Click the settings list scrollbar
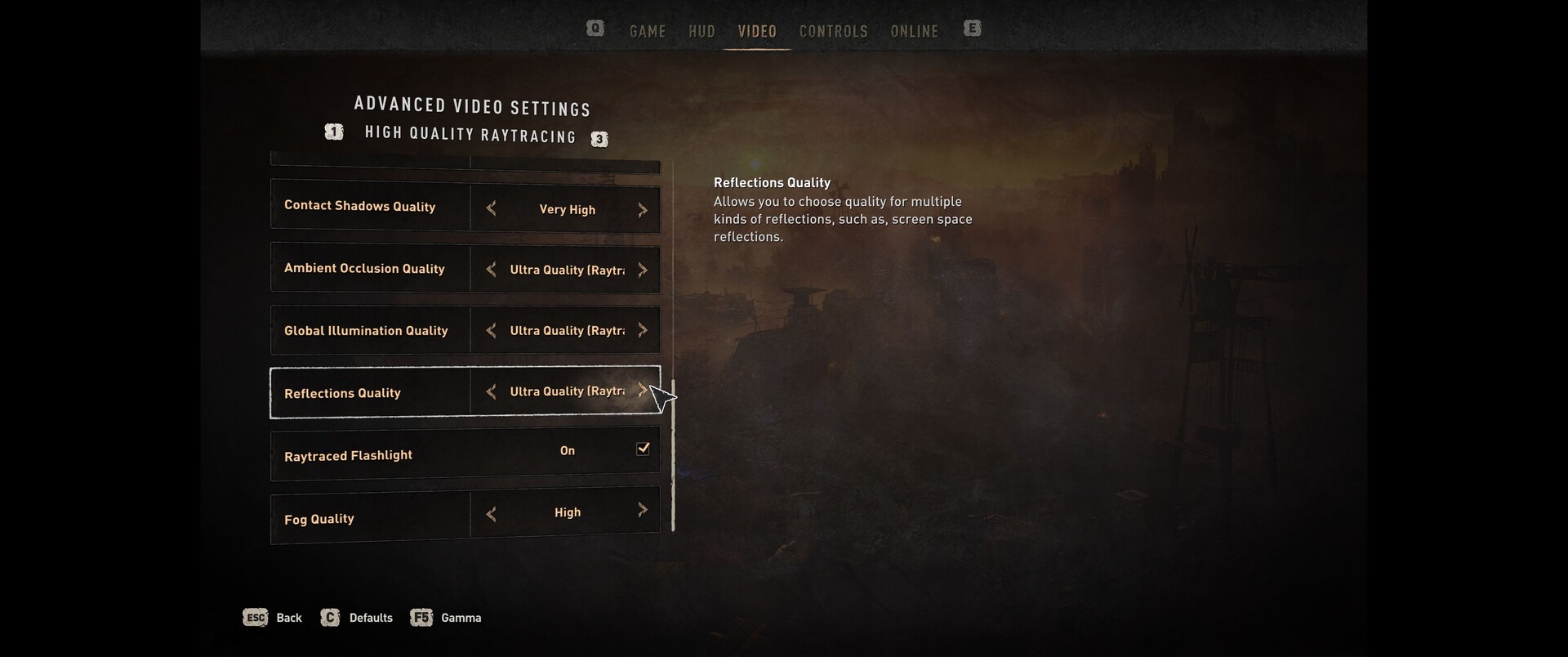The image size is (1568, 657). 673,454
